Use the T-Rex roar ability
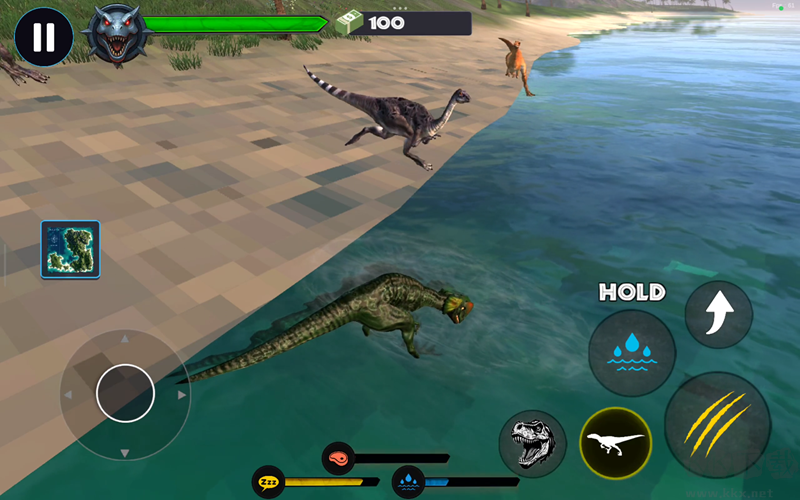Viewport: 800px width, 500px height. click(531, 441)
